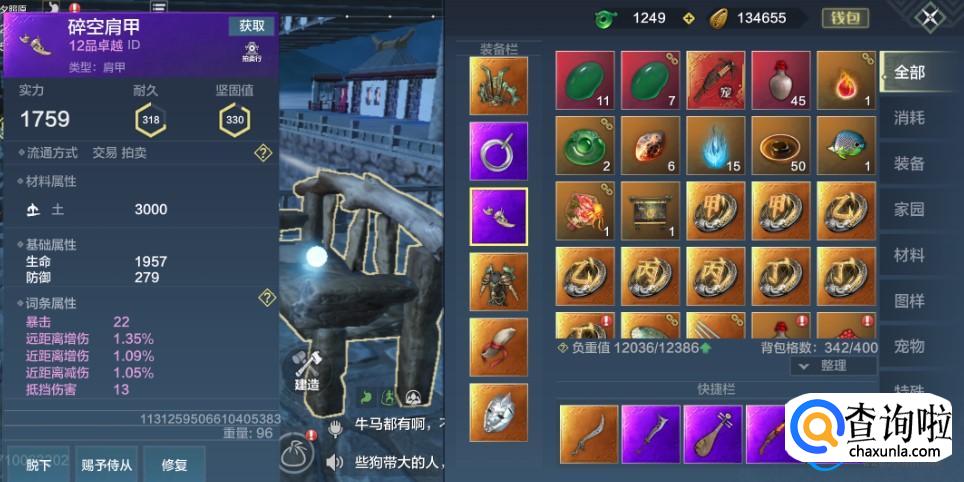
Task: Select the 材料 materials tab
Action: pyautogui.click(x=909, y=256)
